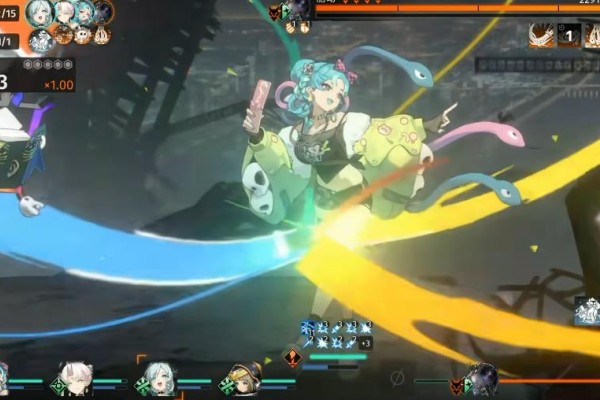Open the skill icon showing number 1
This screenshot has height=400, width=600.
point(568,35)
